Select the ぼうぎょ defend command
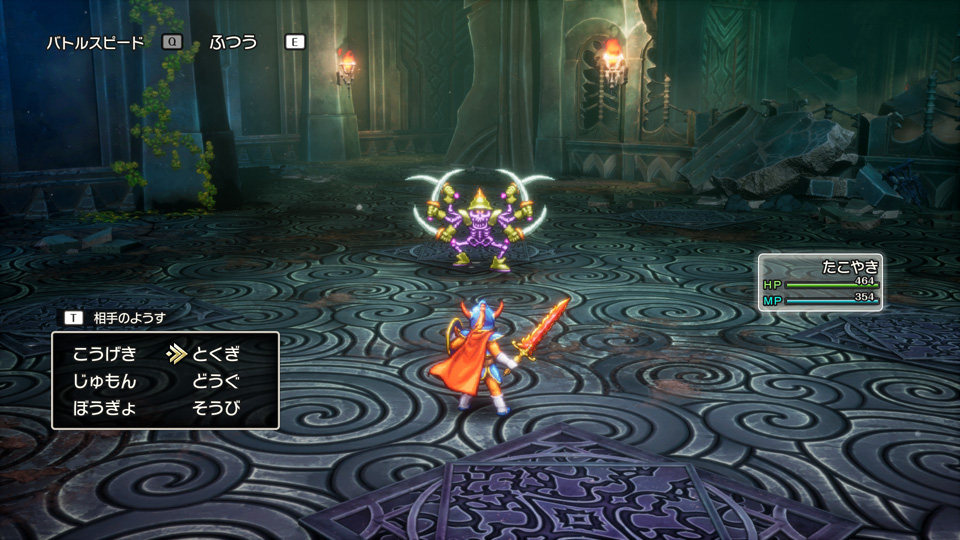The image size is (960, 540). coord(105,408)
